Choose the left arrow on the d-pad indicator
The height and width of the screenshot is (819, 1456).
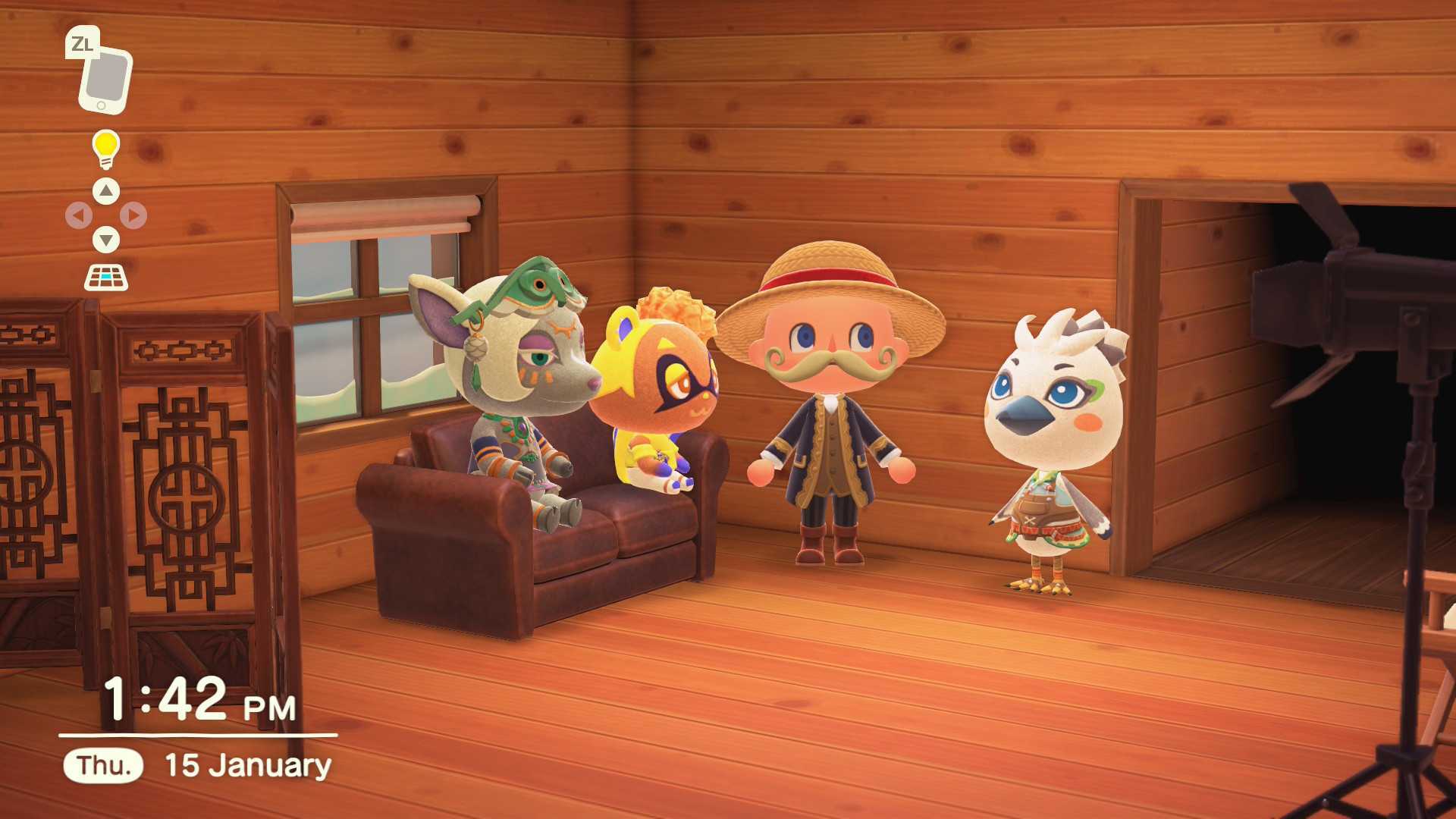click(79, 216)
